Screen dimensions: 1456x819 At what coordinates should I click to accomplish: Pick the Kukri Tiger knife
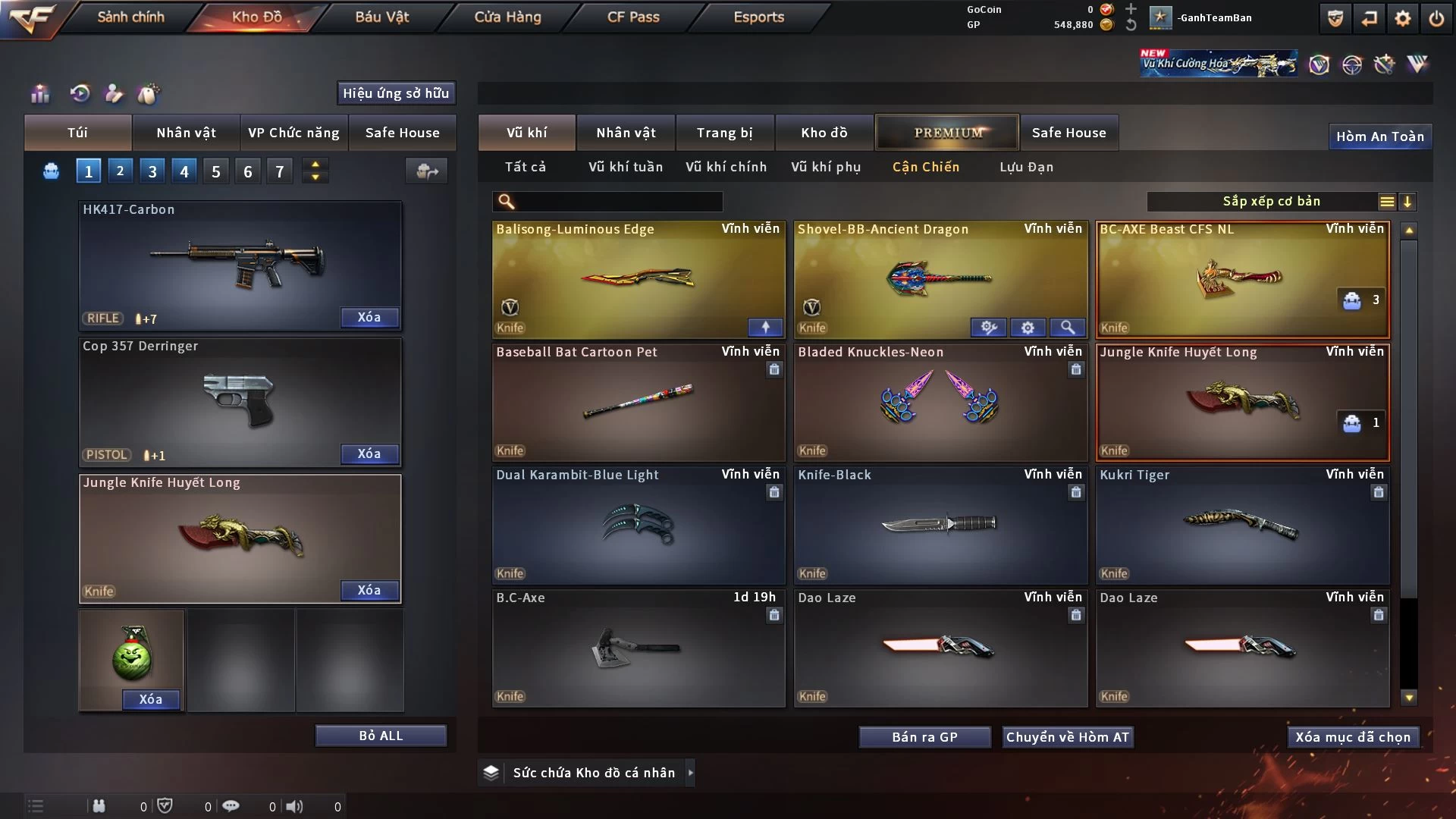(x=1242, y=525)
